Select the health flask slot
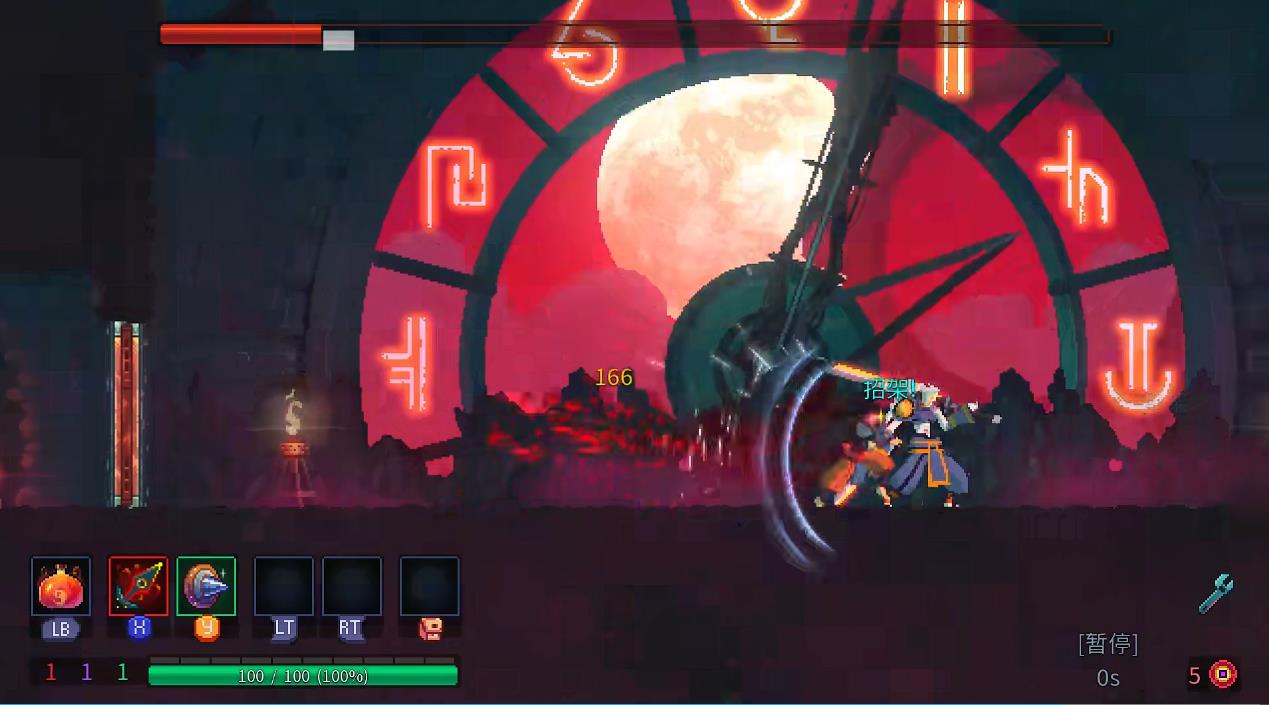The height and width of the screenshot is (705, 1269). [x=61, y=587]
